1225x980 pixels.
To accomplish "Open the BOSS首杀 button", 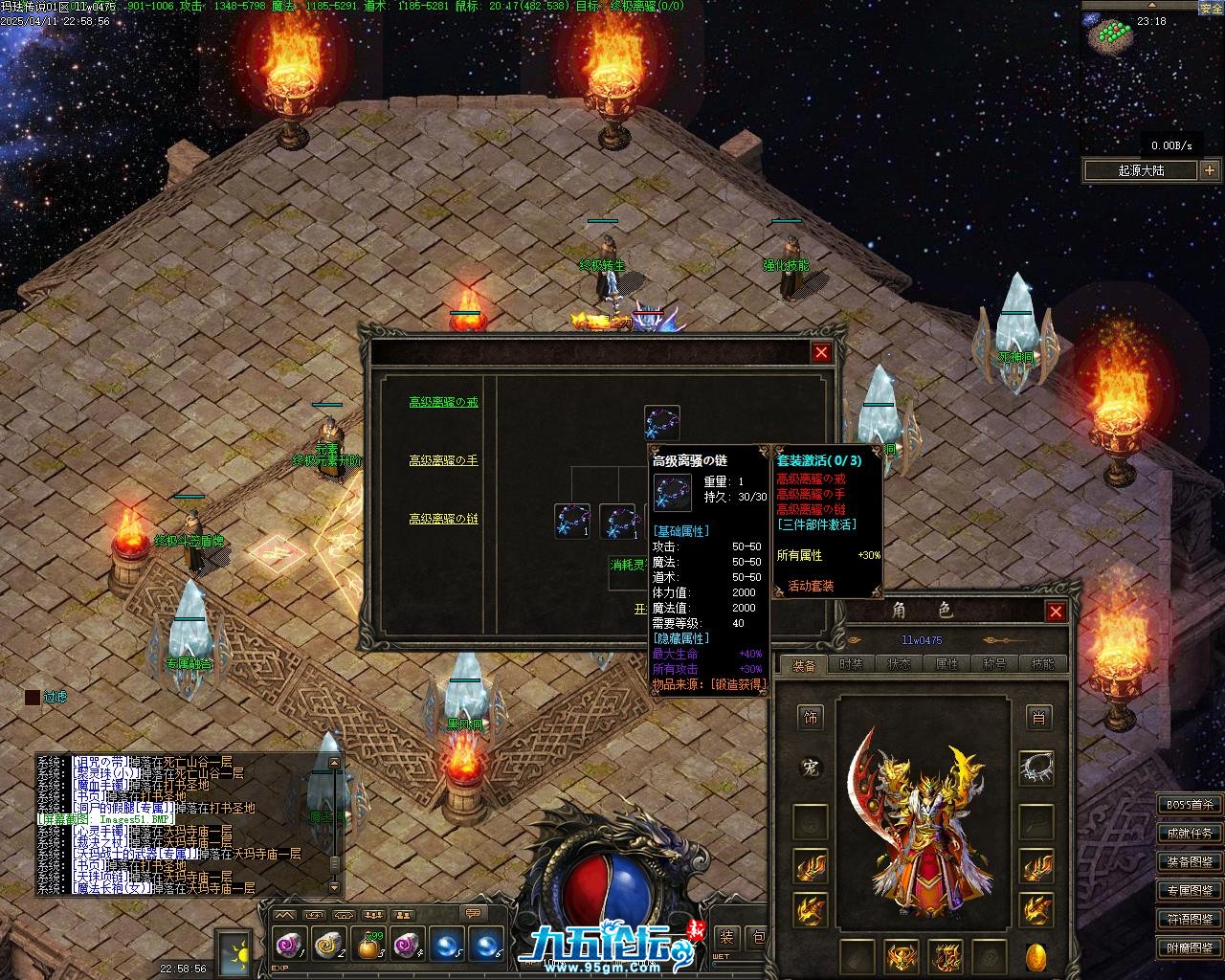I will coord(1190,805).
